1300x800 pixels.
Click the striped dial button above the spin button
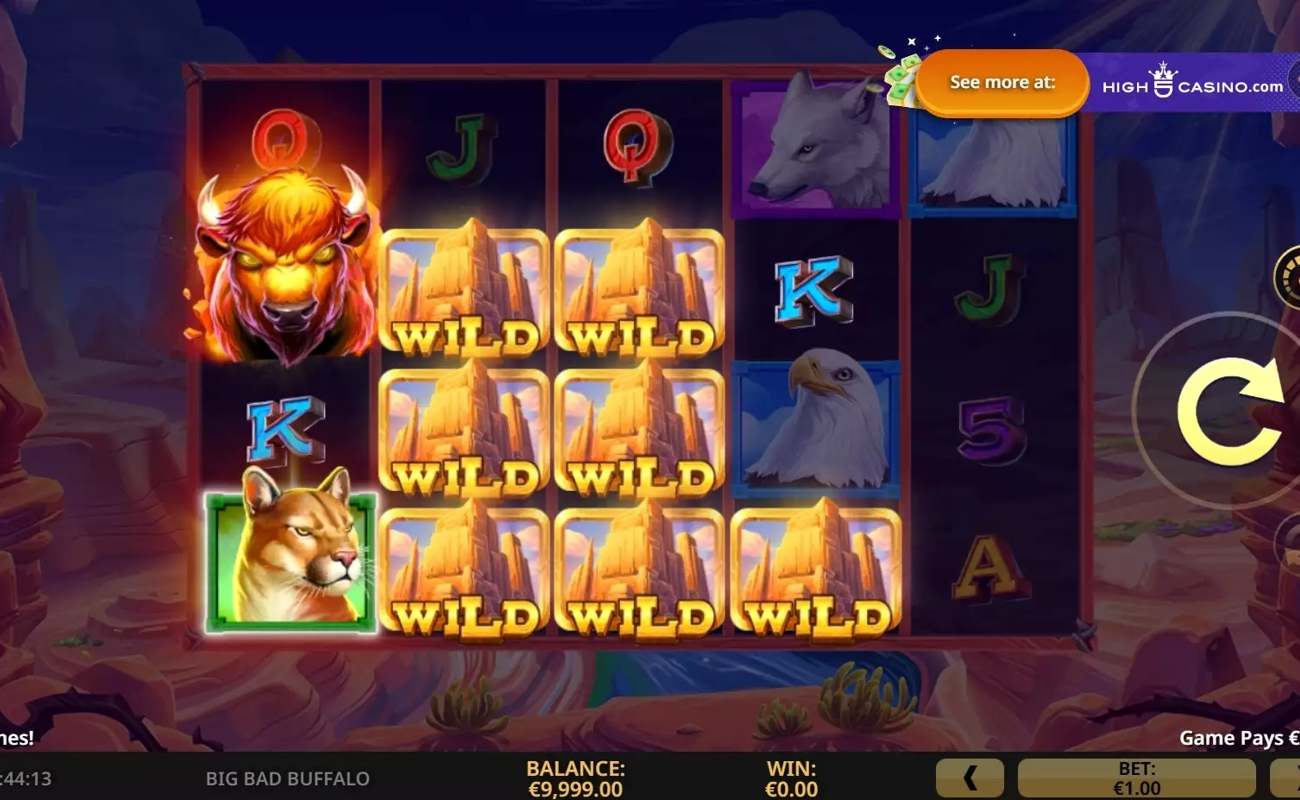1289,277
